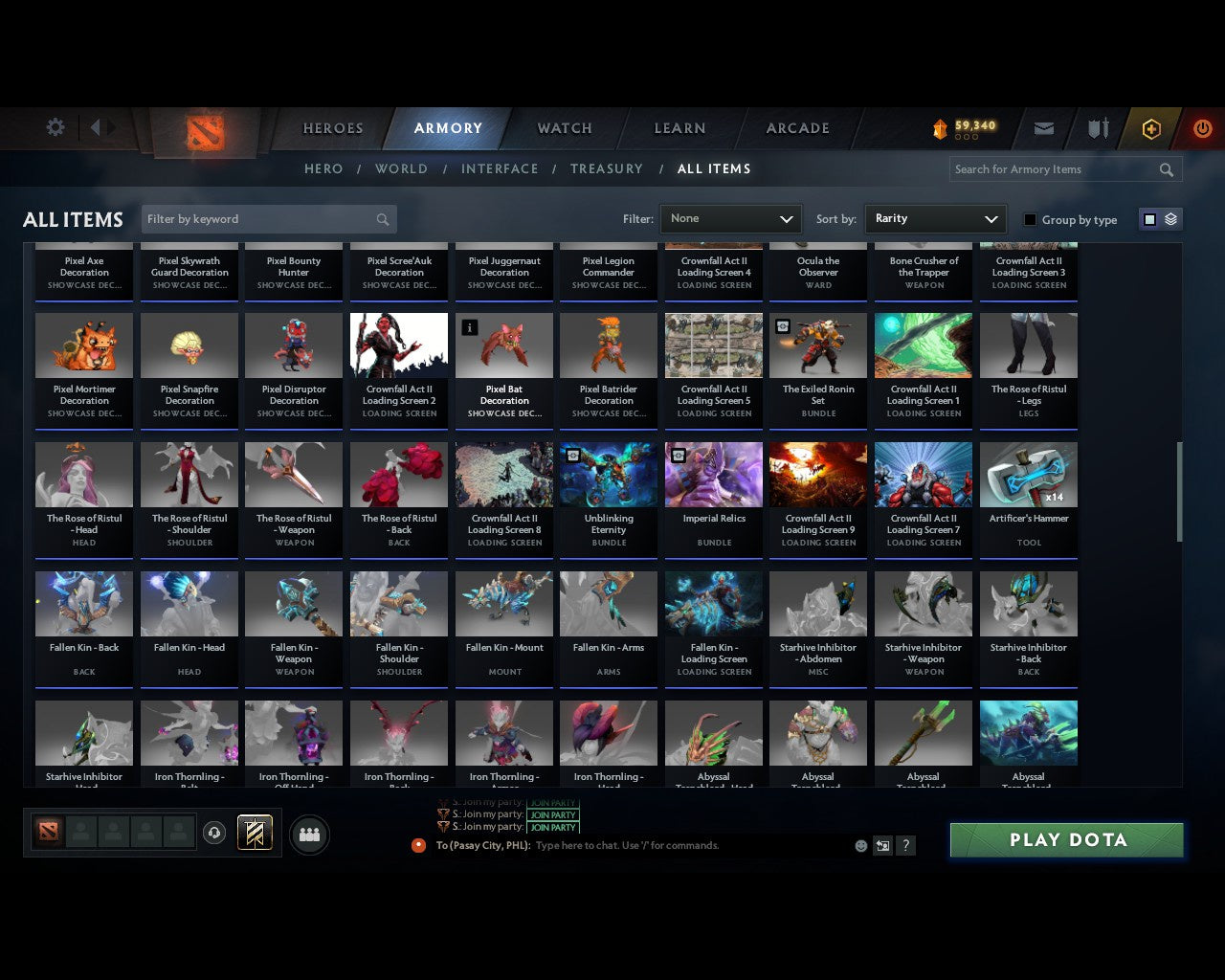Open the Filter dropdown set to None
Screen dimensions: 1225x980
point(730,218)
